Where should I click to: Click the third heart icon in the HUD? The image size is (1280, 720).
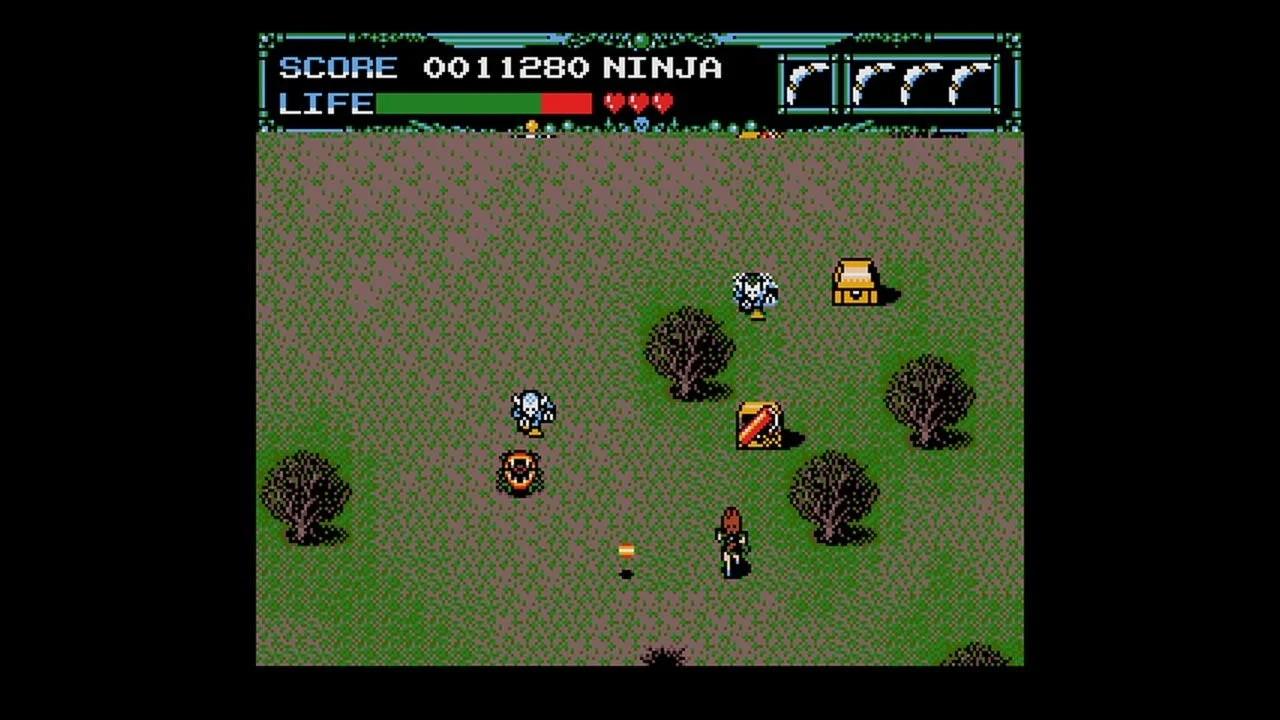click(x=660, y=101)
